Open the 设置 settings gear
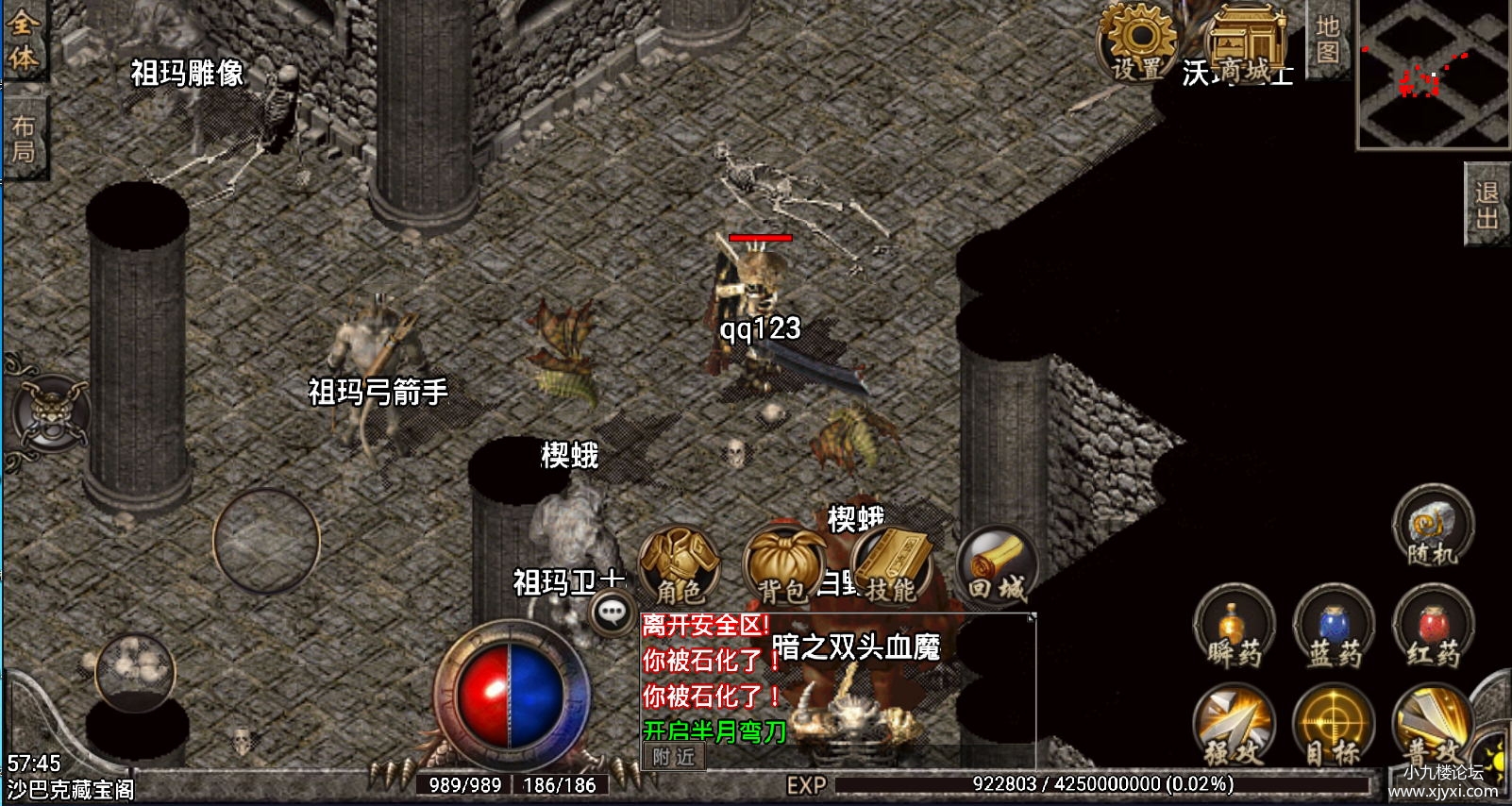The image size is (1512, 806). point(1138,42)
